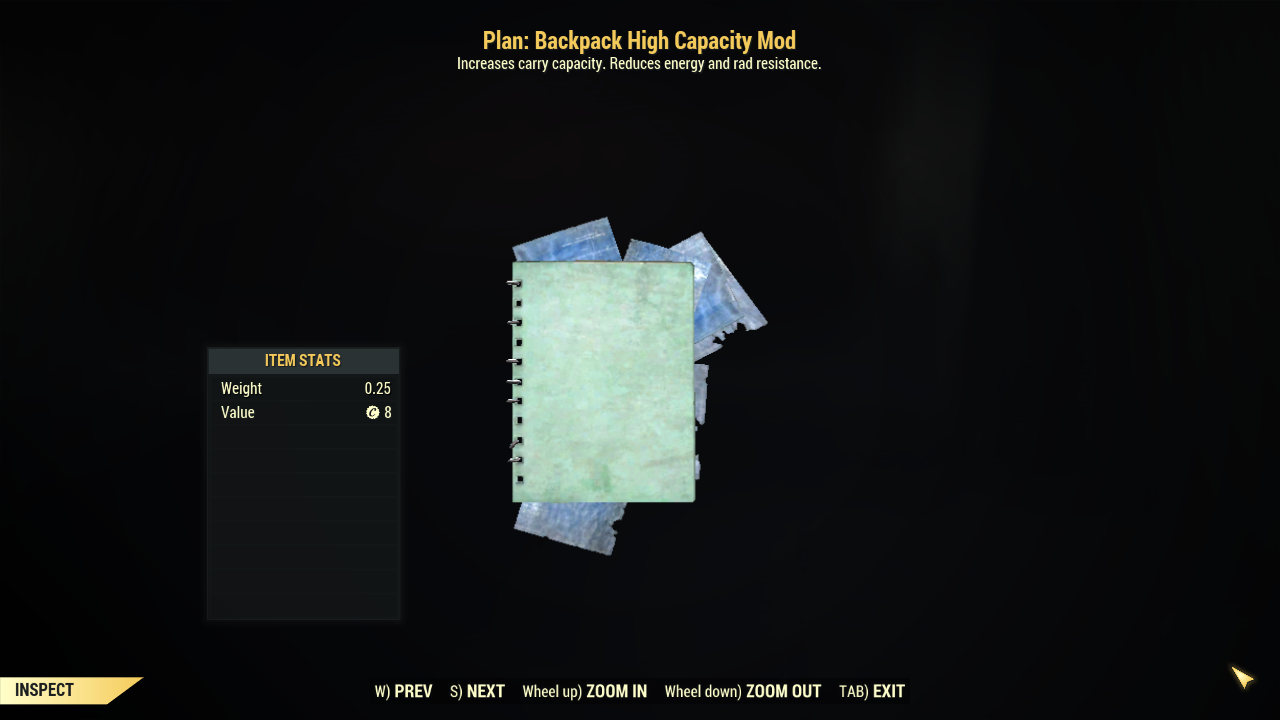Click the Weight value 0.25

click(378, 388)
